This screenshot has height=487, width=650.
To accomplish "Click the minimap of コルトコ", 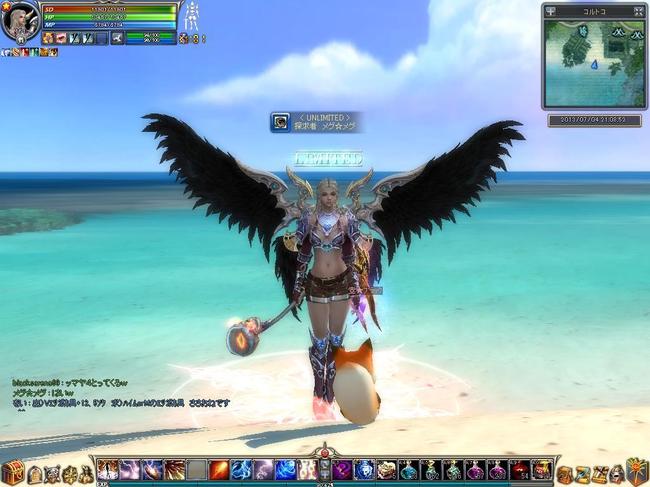I will 594,61.
